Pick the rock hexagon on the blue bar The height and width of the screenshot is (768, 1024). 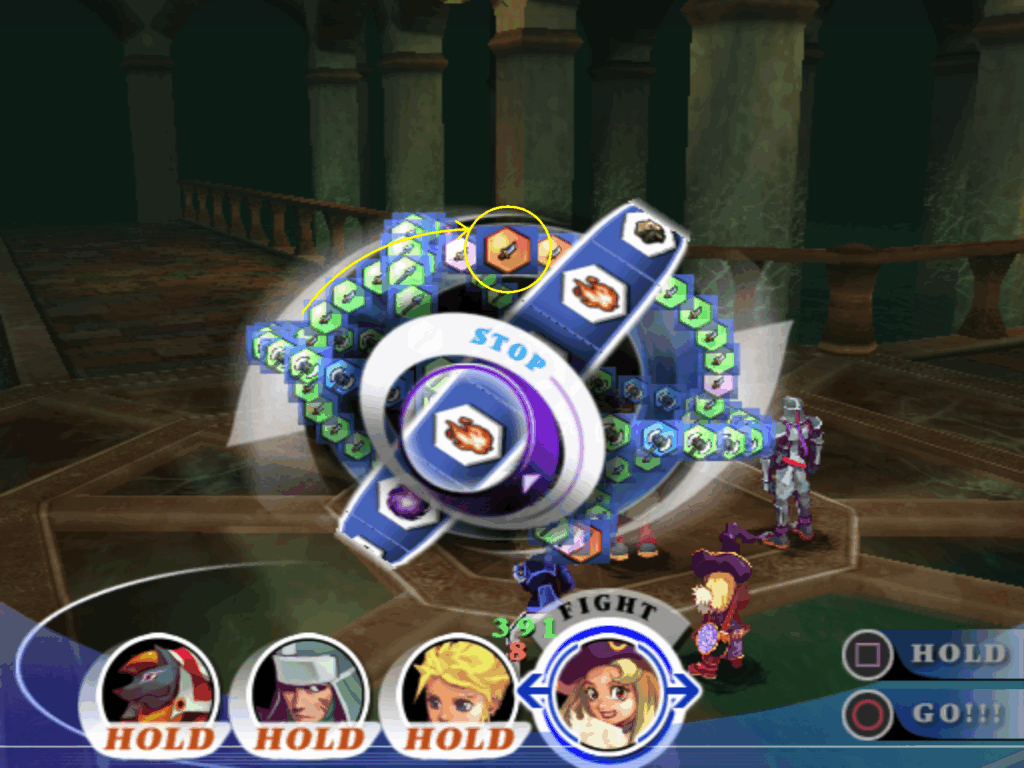[x=644, y=231]
